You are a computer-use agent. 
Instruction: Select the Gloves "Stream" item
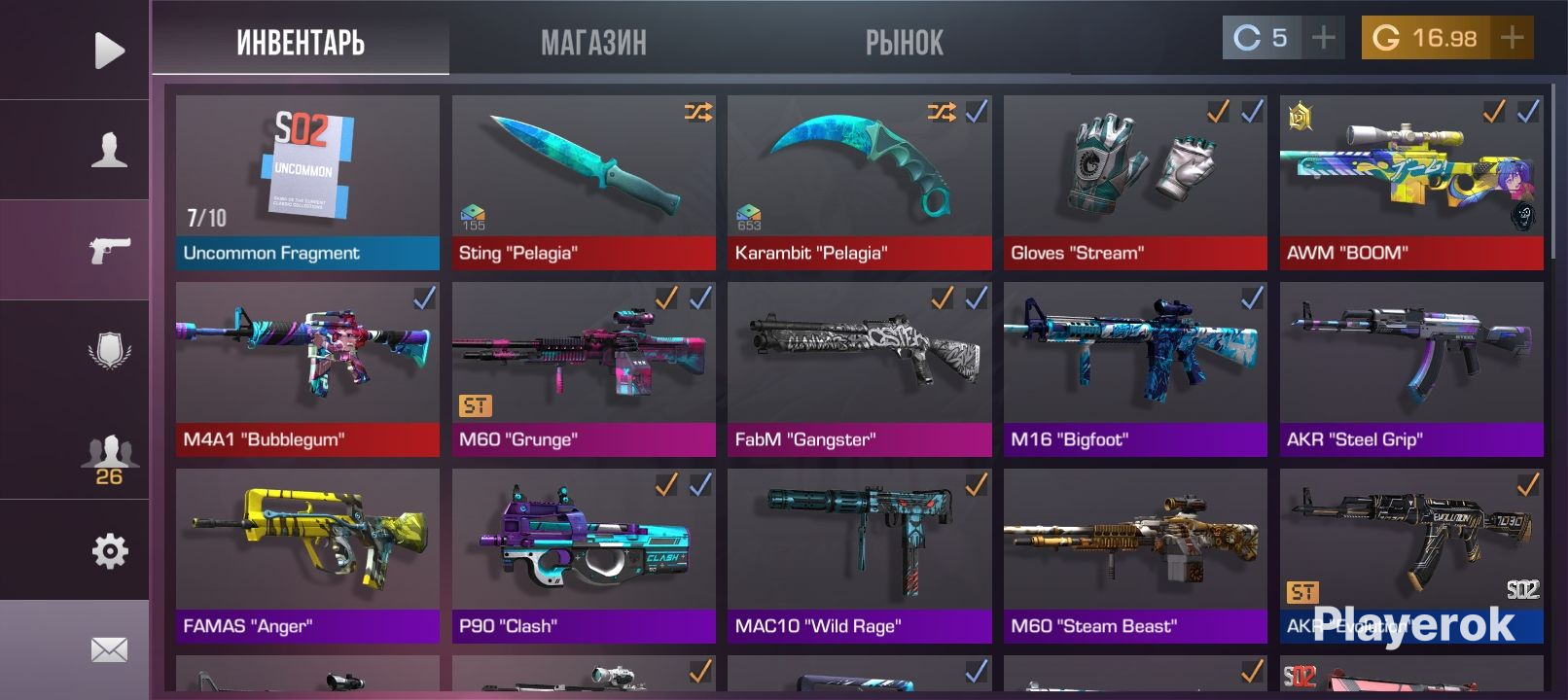coord(1135,182)
